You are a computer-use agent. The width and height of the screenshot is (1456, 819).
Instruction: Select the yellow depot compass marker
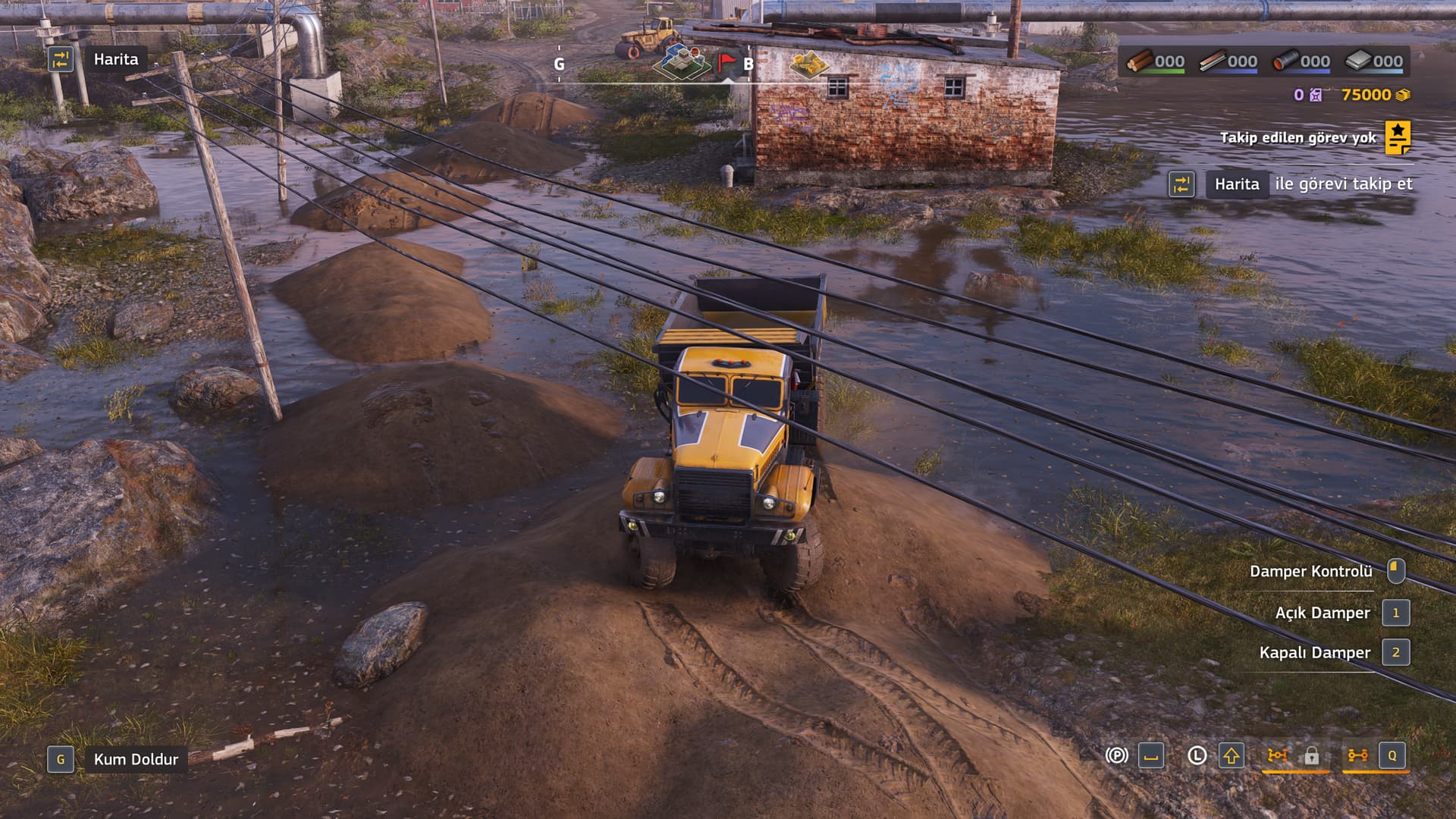pos(809,64)
